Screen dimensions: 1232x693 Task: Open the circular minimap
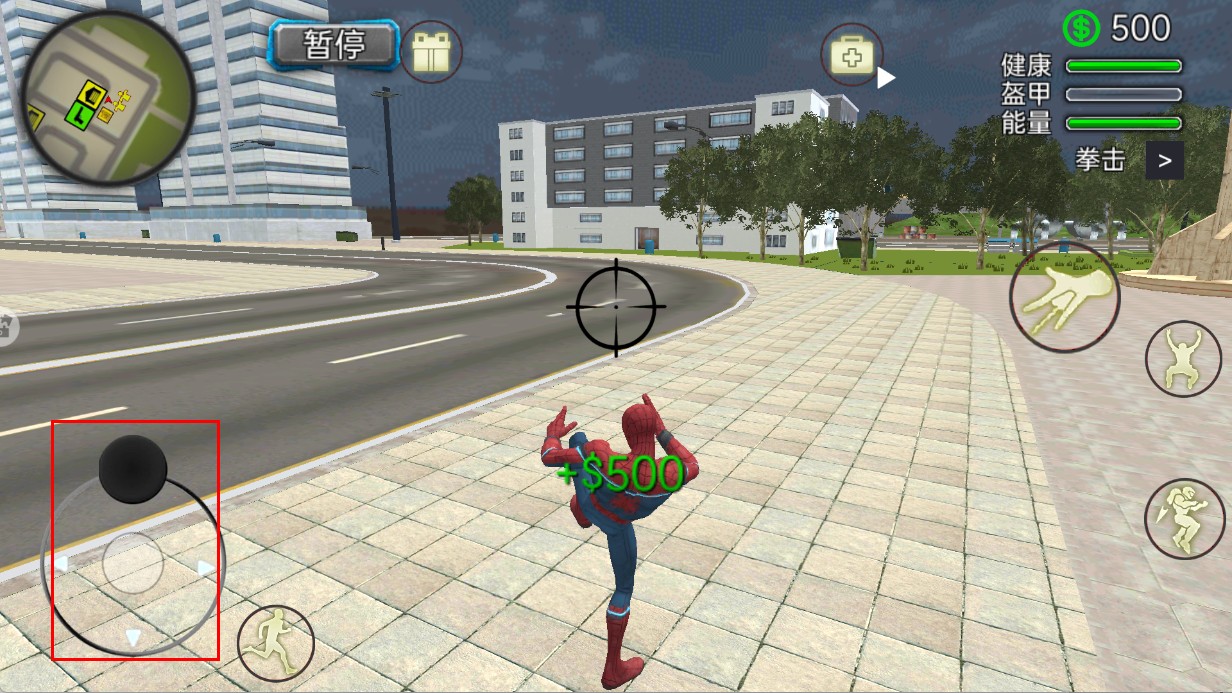[x=108, y=98]
